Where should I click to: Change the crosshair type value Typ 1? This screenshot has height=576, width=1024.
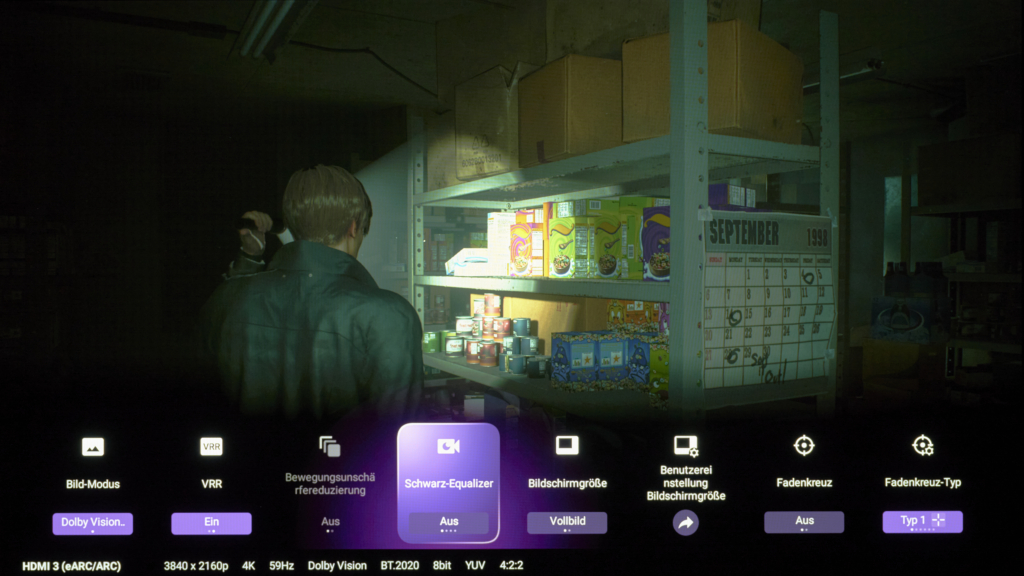[x=922, y=522]
